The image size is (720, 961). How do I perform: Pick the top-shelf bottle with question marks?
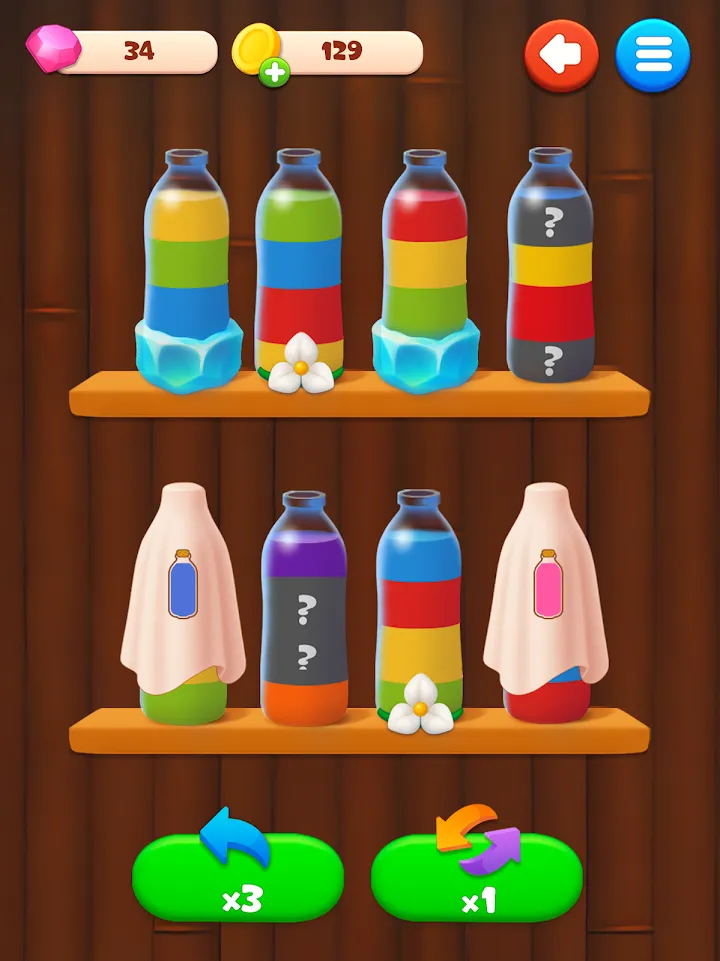[x=551, y=265]
